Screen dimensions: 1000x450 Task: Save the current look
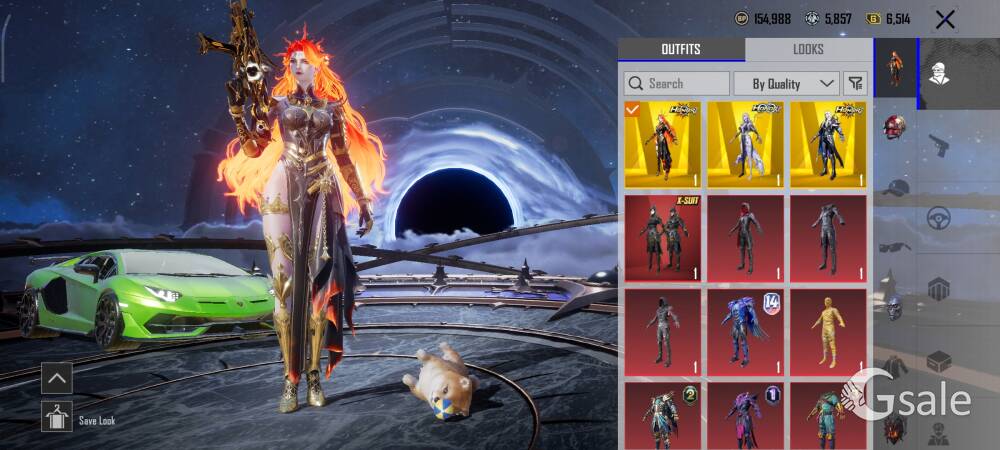click(x=57, y=417)
